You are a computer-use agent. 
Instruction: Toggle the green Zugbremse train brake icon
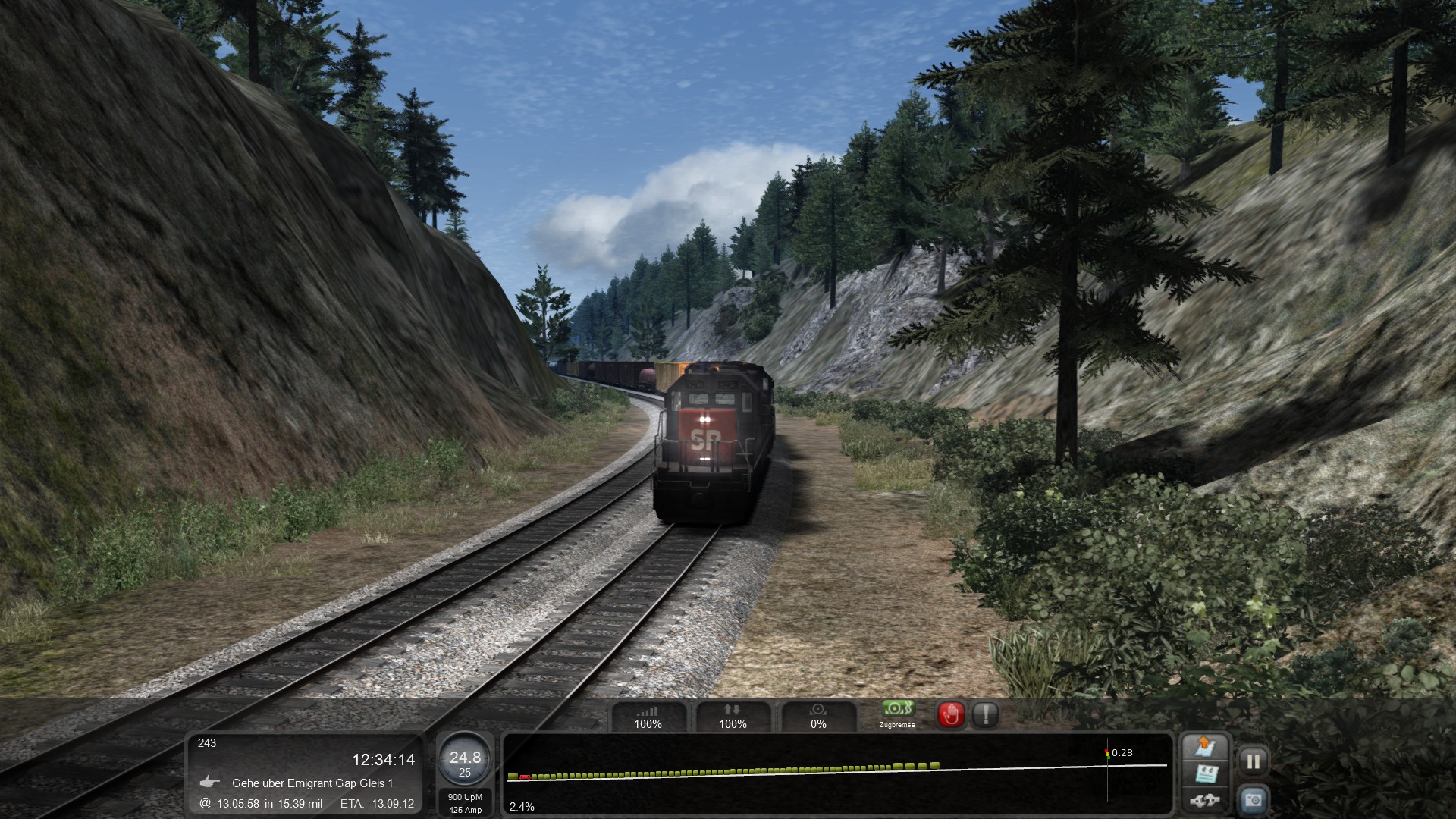click(x=897, y=711)
